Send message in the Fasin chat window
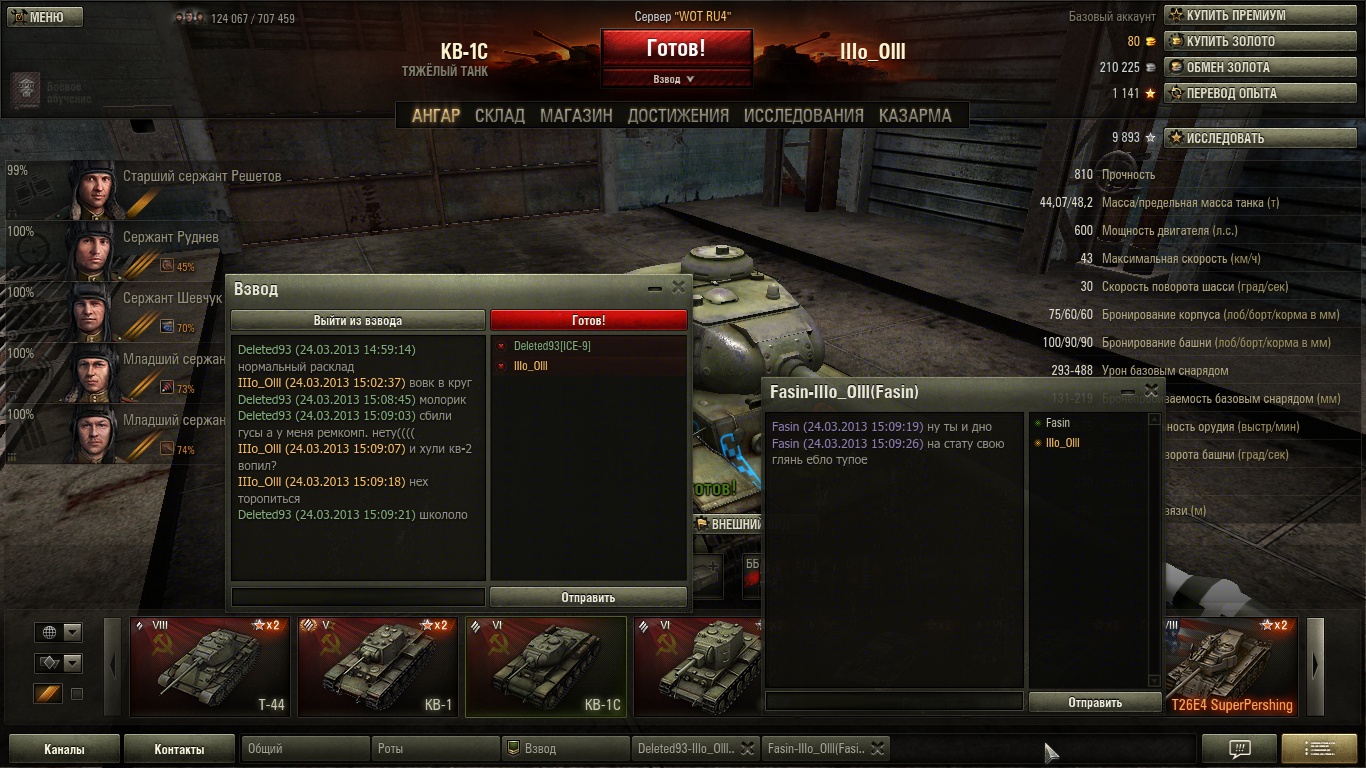This screenshot has height=768, width=1366. tap(1095, 702)
